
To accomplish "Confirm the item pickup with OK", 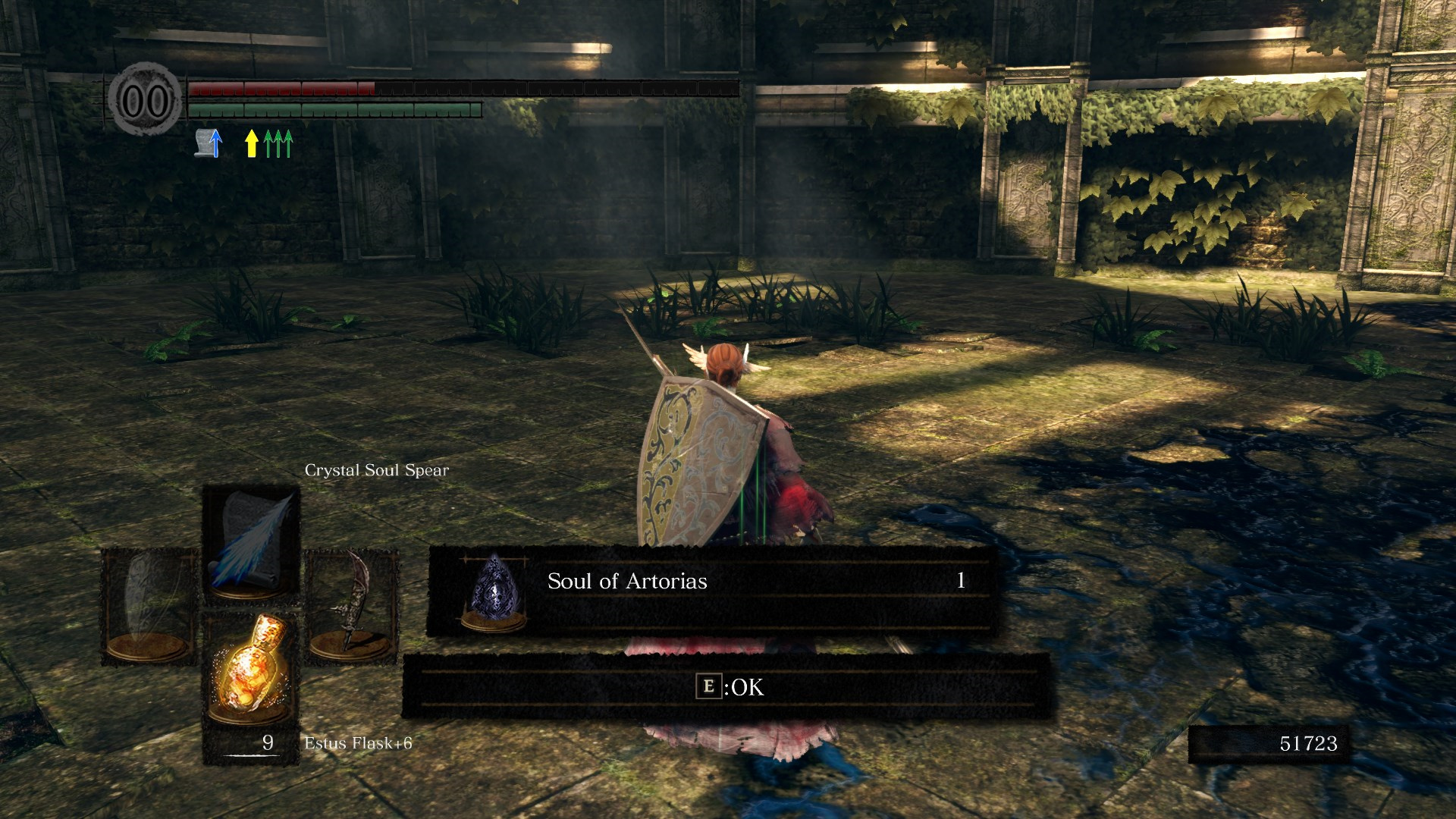I will pyautogui.click(x=730, y=687).
